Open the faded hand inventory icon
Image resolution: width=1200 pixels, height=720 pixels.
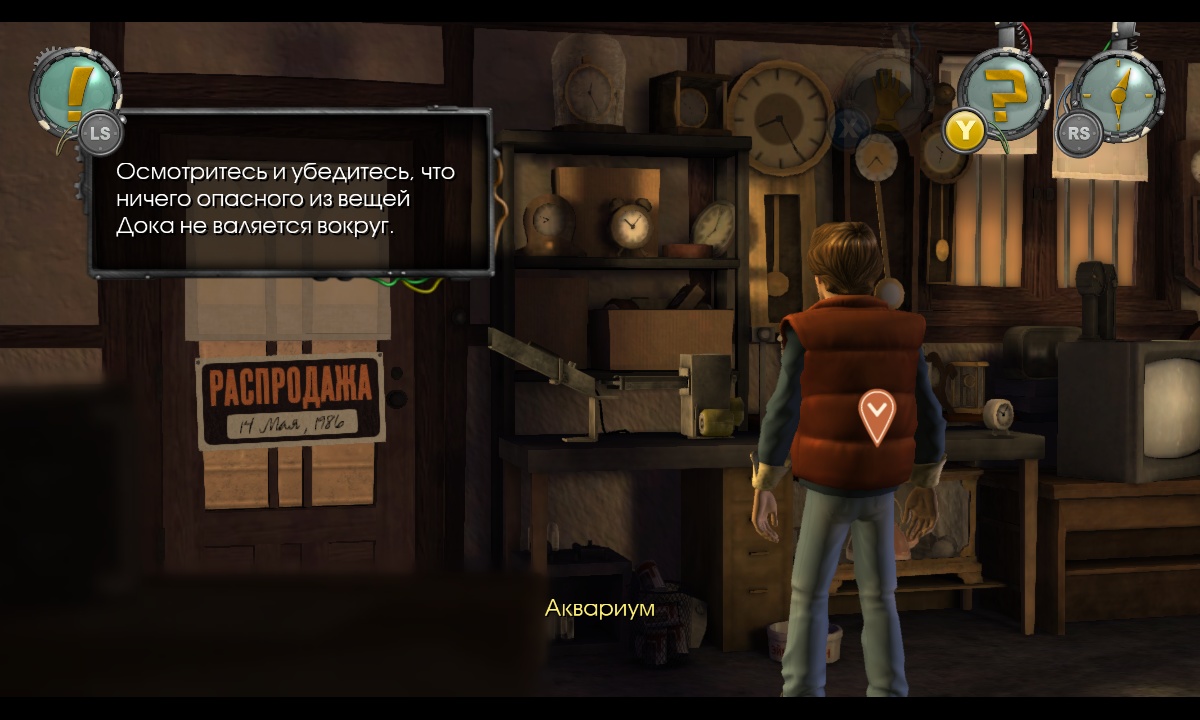pos(887,97)
